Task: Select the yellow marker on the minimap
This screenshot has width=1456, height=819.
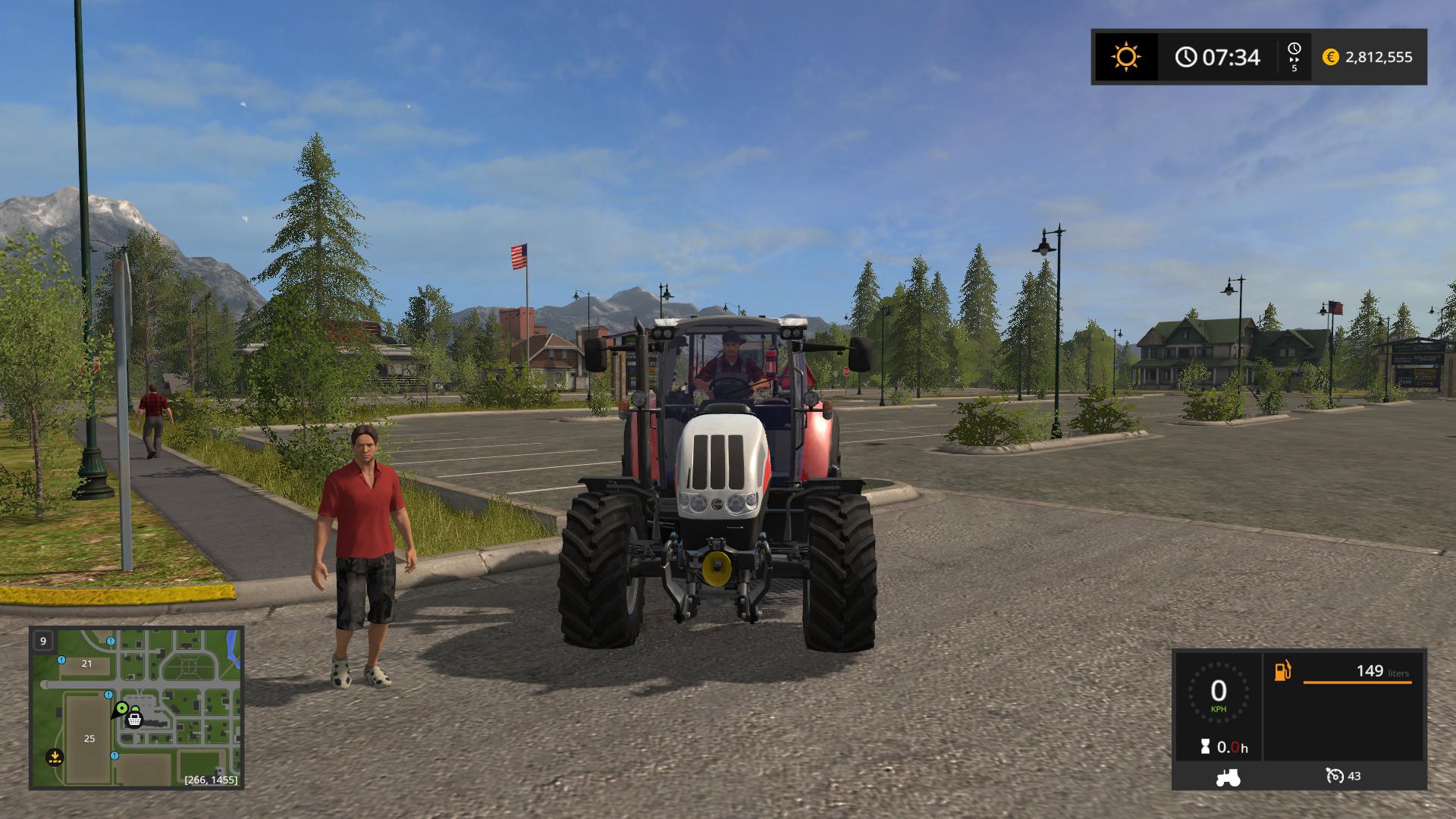Action: pyautogui.click(x=54, y=755)
